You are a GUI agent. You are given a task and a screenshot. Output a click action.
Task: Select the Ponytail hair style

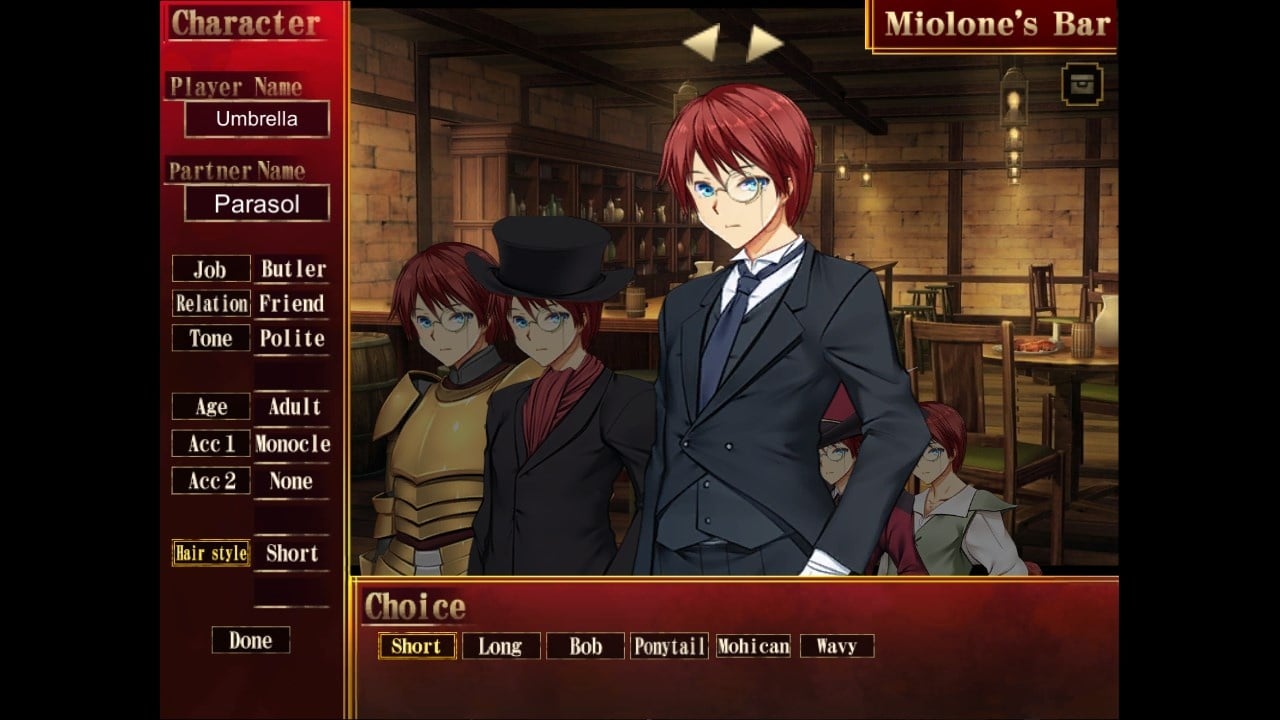669,646
